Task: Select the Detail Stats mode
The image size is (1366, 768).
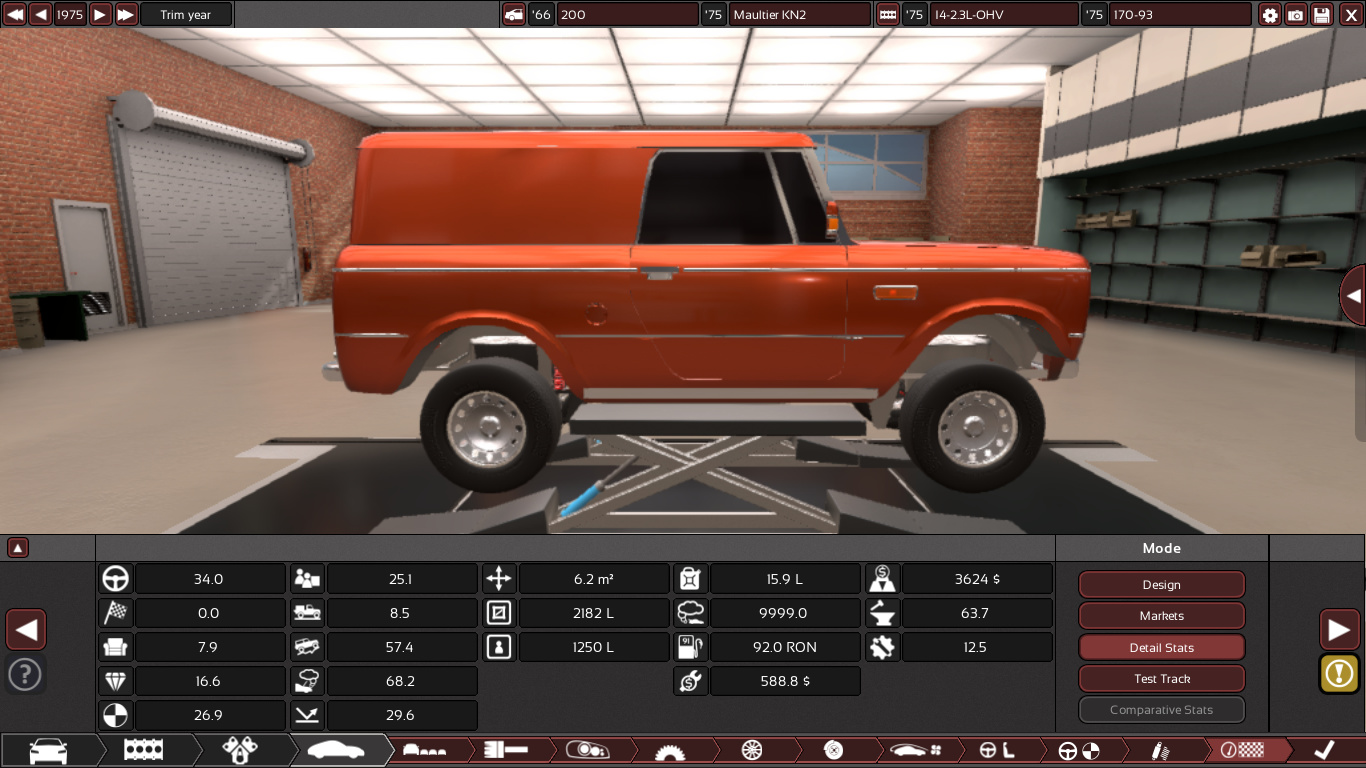Action: pos(1161,648)
